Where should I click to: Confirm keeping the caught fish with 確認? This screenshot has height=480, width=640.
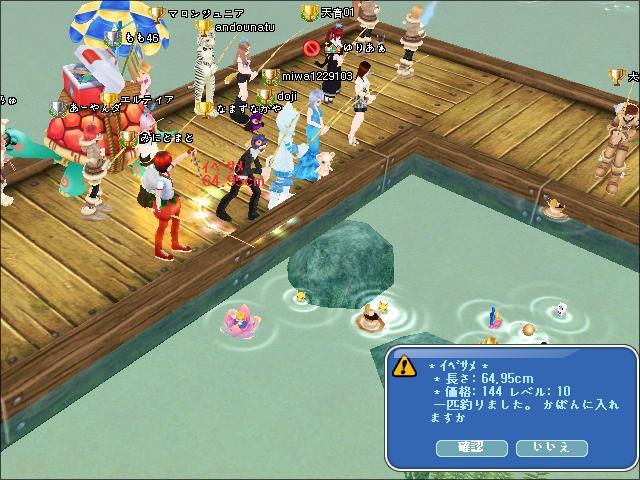point(471,448)
